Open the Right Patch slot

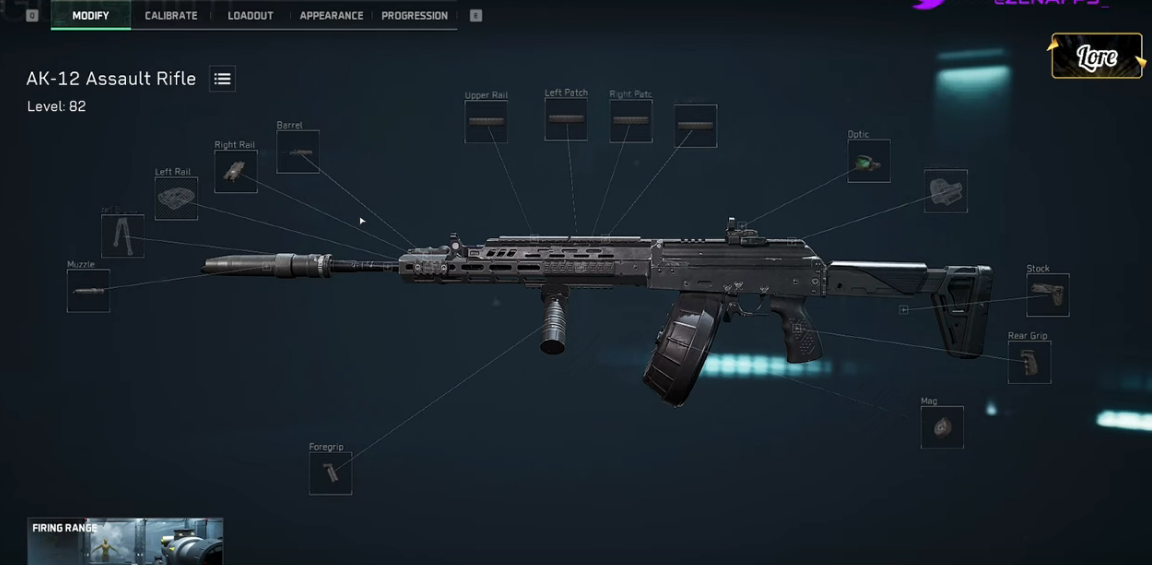(631, 121)
